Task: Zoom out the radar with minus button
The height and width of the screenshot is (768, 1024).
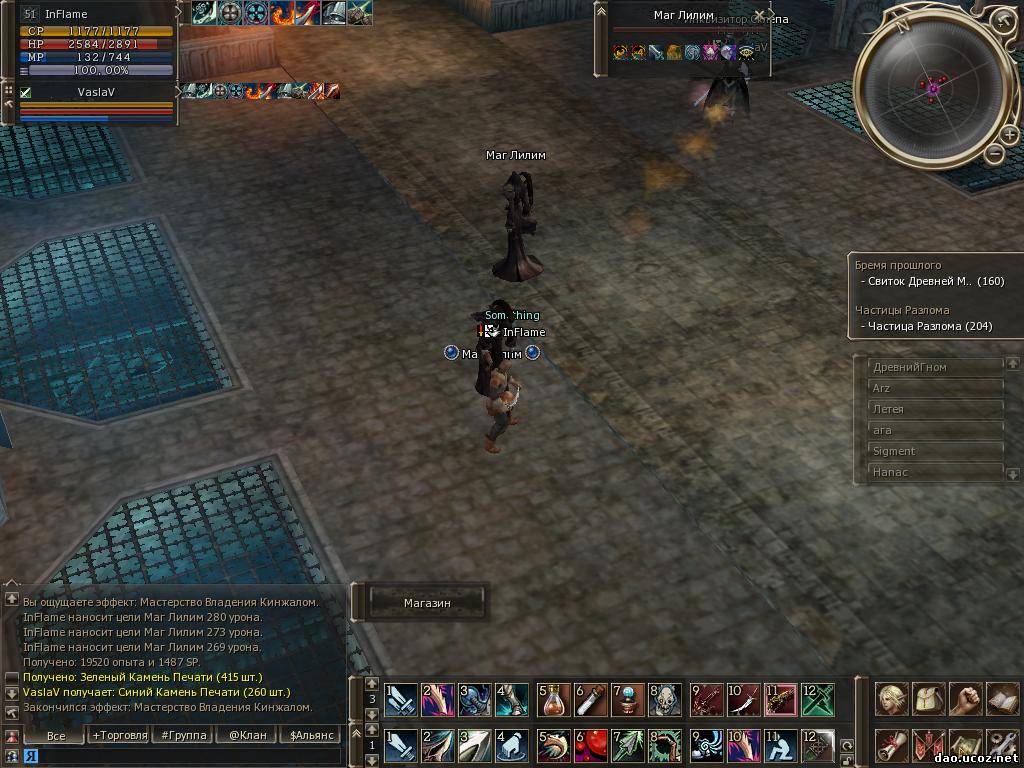Action: click(x=994, y=153)
